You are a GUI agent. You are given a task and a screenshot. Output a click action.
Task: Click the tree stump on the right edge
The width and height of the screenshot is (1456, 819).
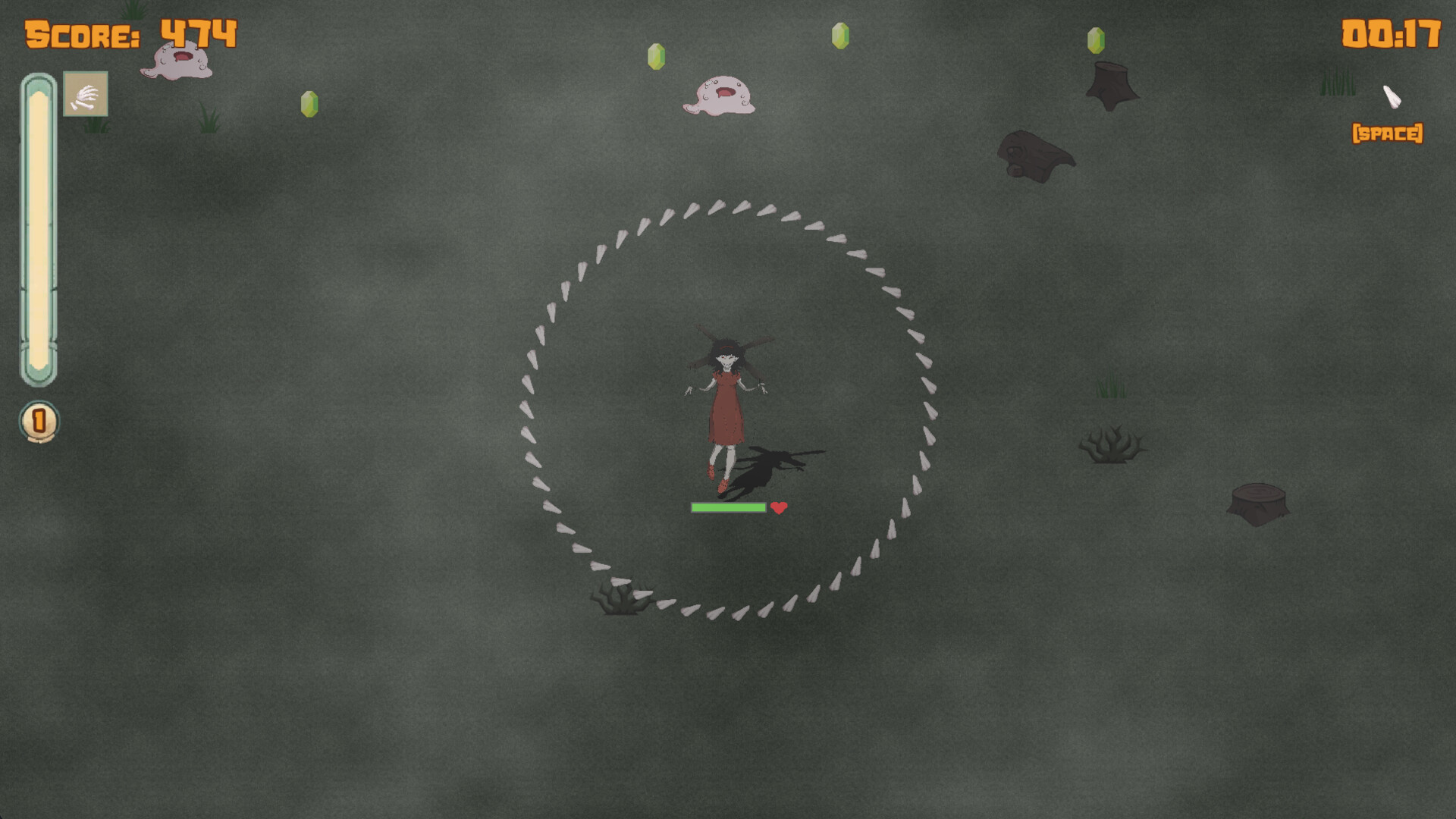(x=1260, y=504)
